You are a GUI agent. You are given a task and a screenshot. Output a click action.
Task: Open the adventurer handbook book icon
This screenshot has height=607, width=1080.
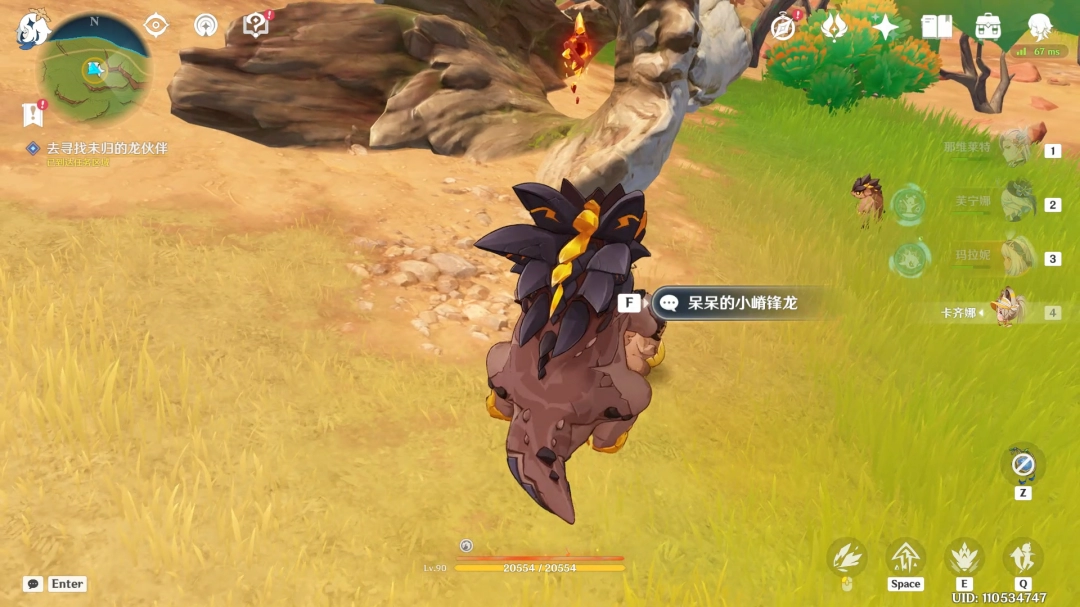pos(937,27)
